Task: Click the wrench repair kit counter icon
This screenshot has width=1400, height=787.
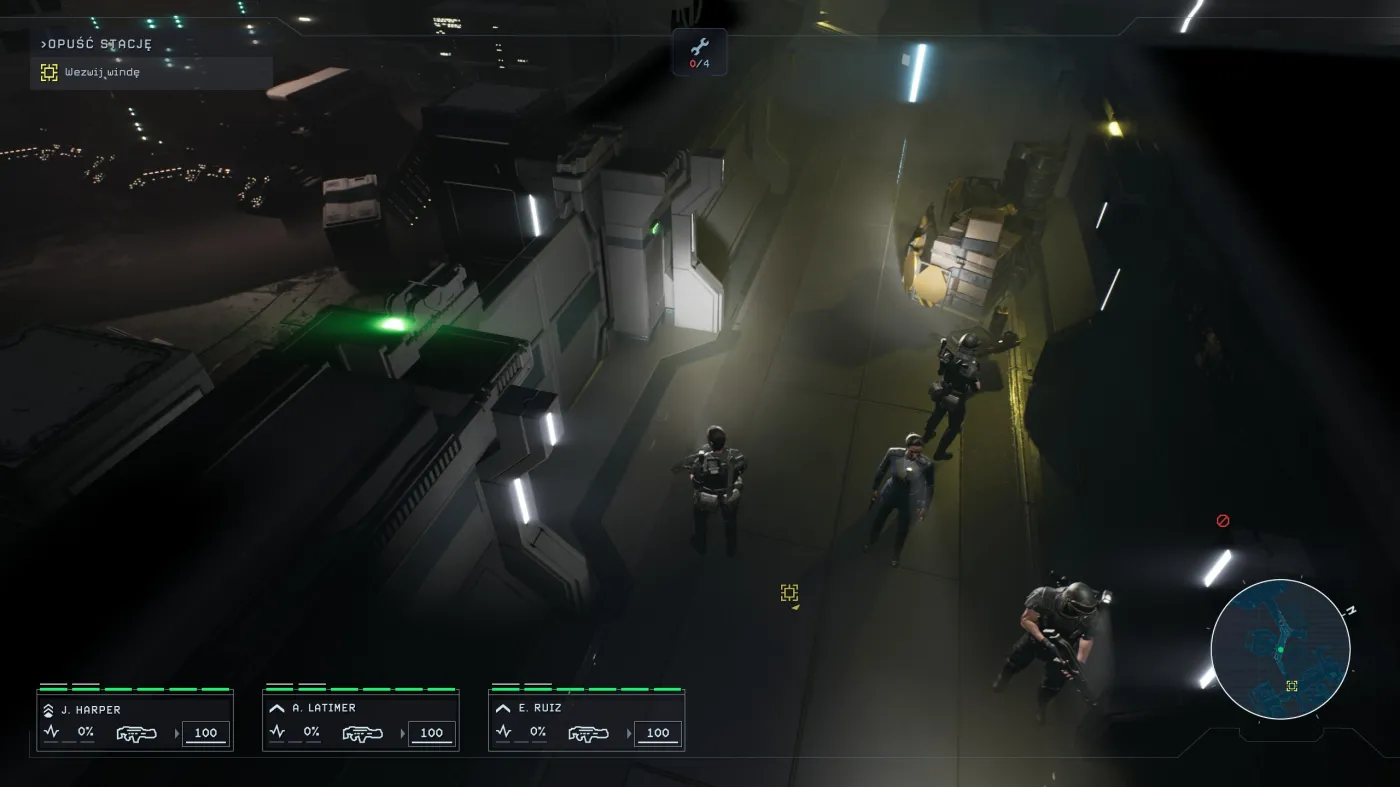Action: tap(700, 52)
